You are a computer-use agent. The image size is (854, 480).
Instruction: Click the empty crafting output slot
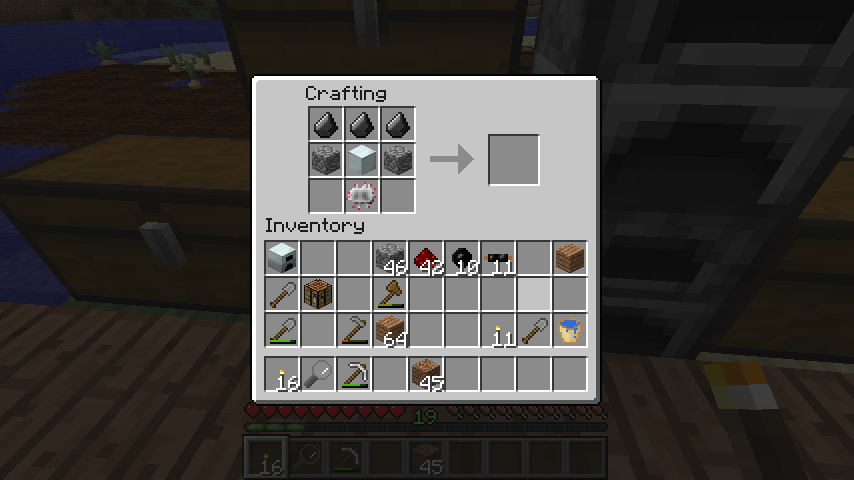[x=514, y=160]
